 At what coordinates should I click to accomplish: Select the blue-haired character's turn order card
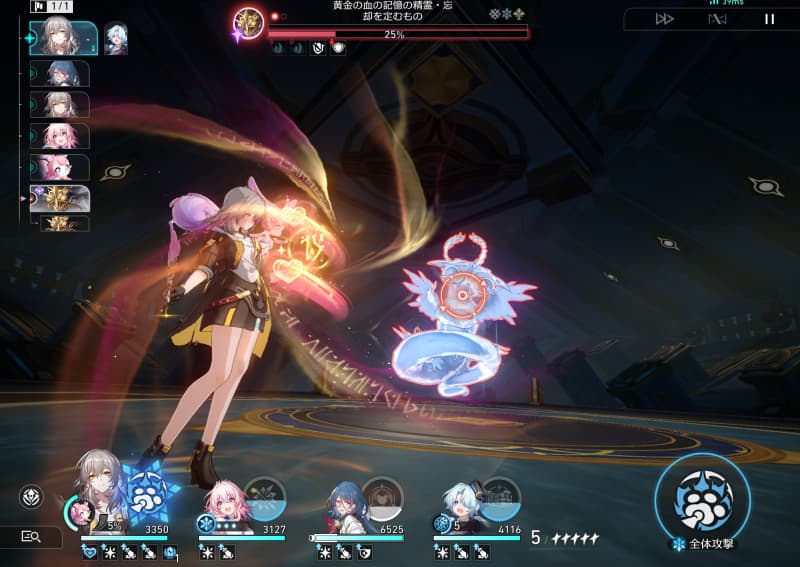[x=60, y=73]
